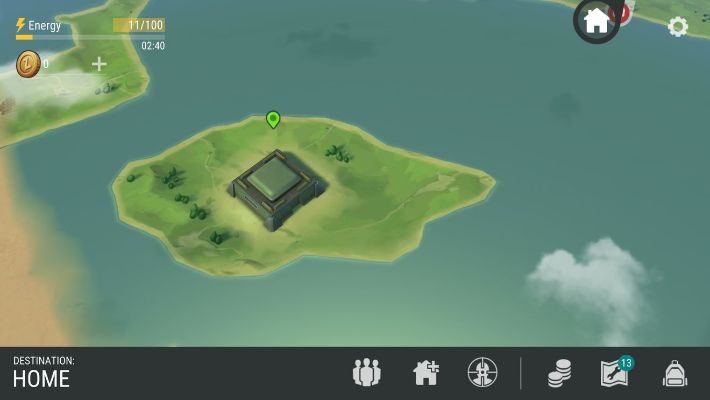
Task: Tap the Energy bar to refill
Action: (x=90, y=31)
